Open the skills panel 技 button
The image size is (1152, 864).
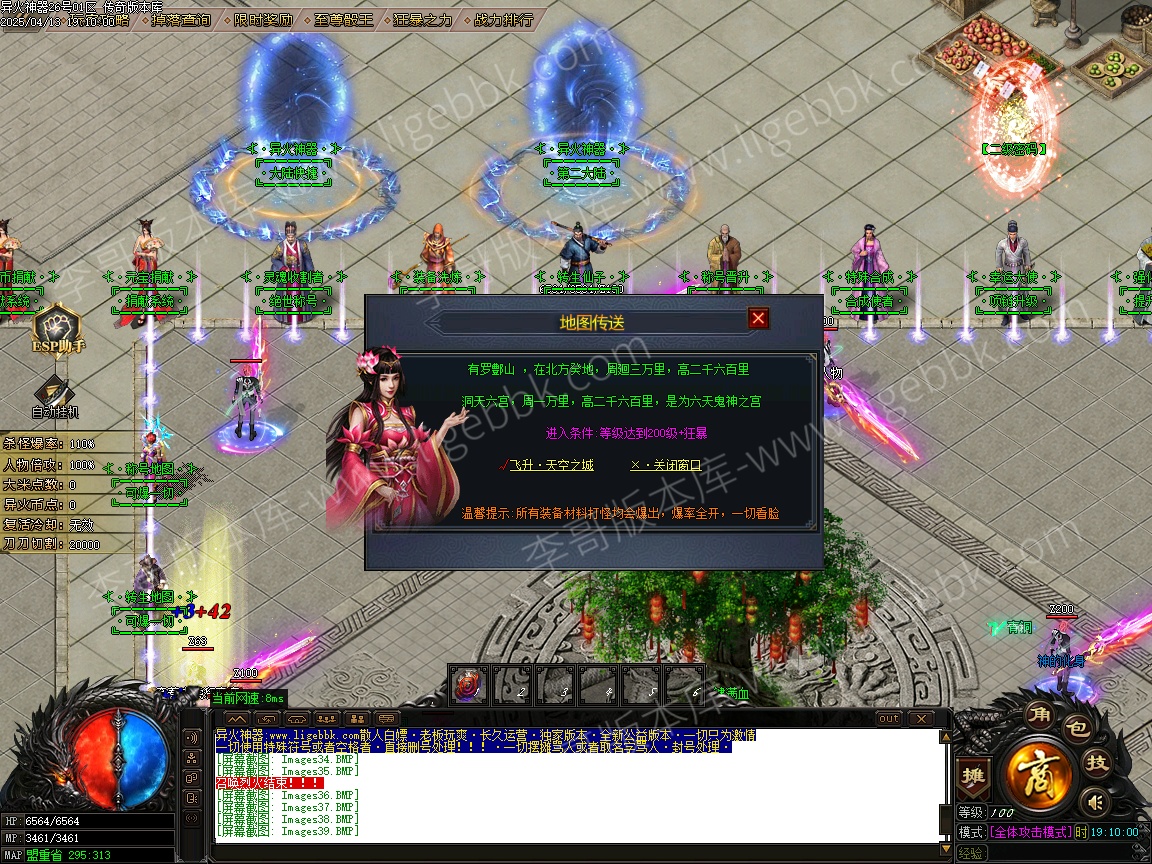coord(1097,763)
